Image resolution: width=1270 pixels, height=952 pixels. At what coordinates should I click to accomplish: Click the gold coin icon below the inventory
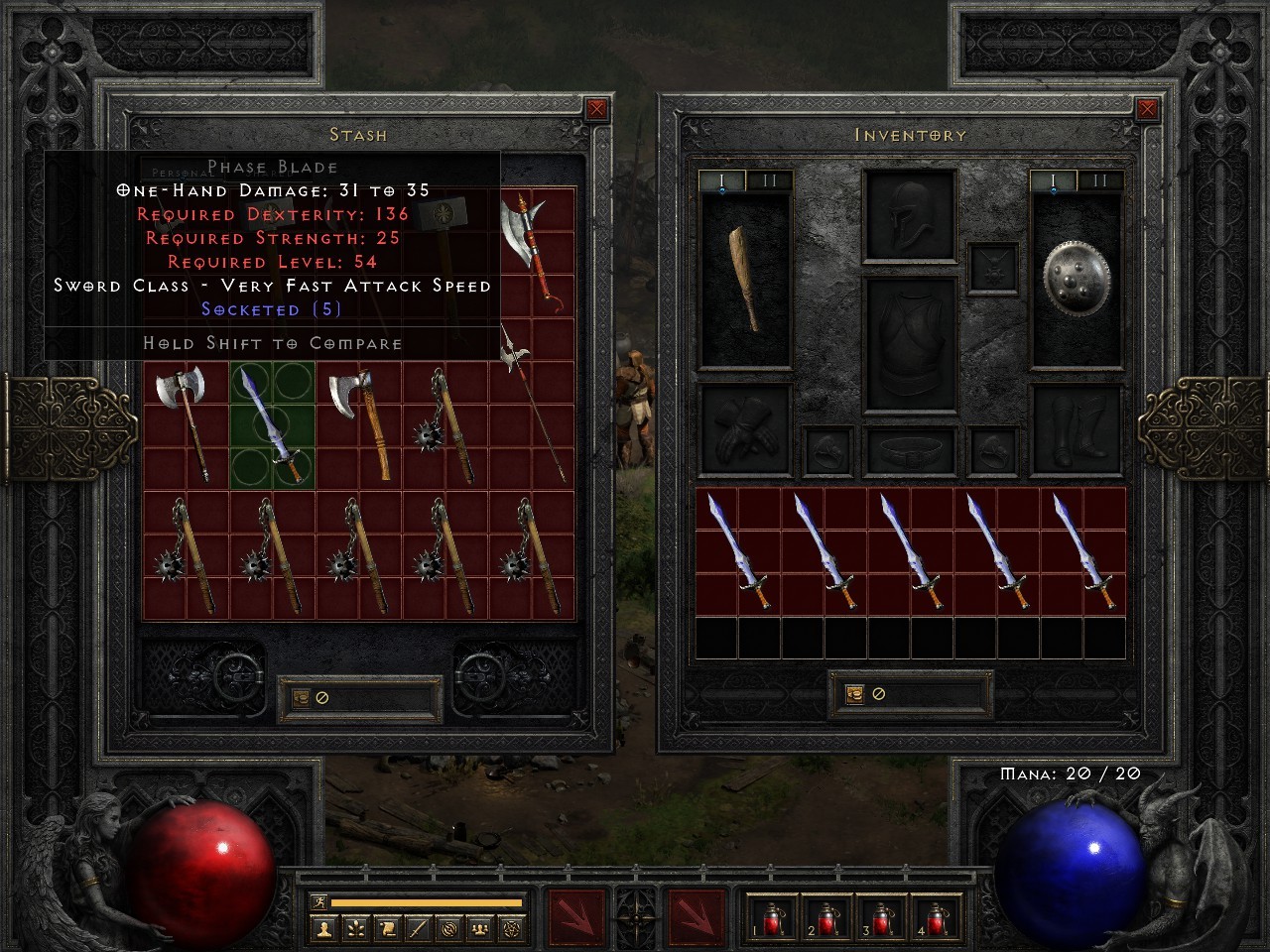[x=855, y=693]
